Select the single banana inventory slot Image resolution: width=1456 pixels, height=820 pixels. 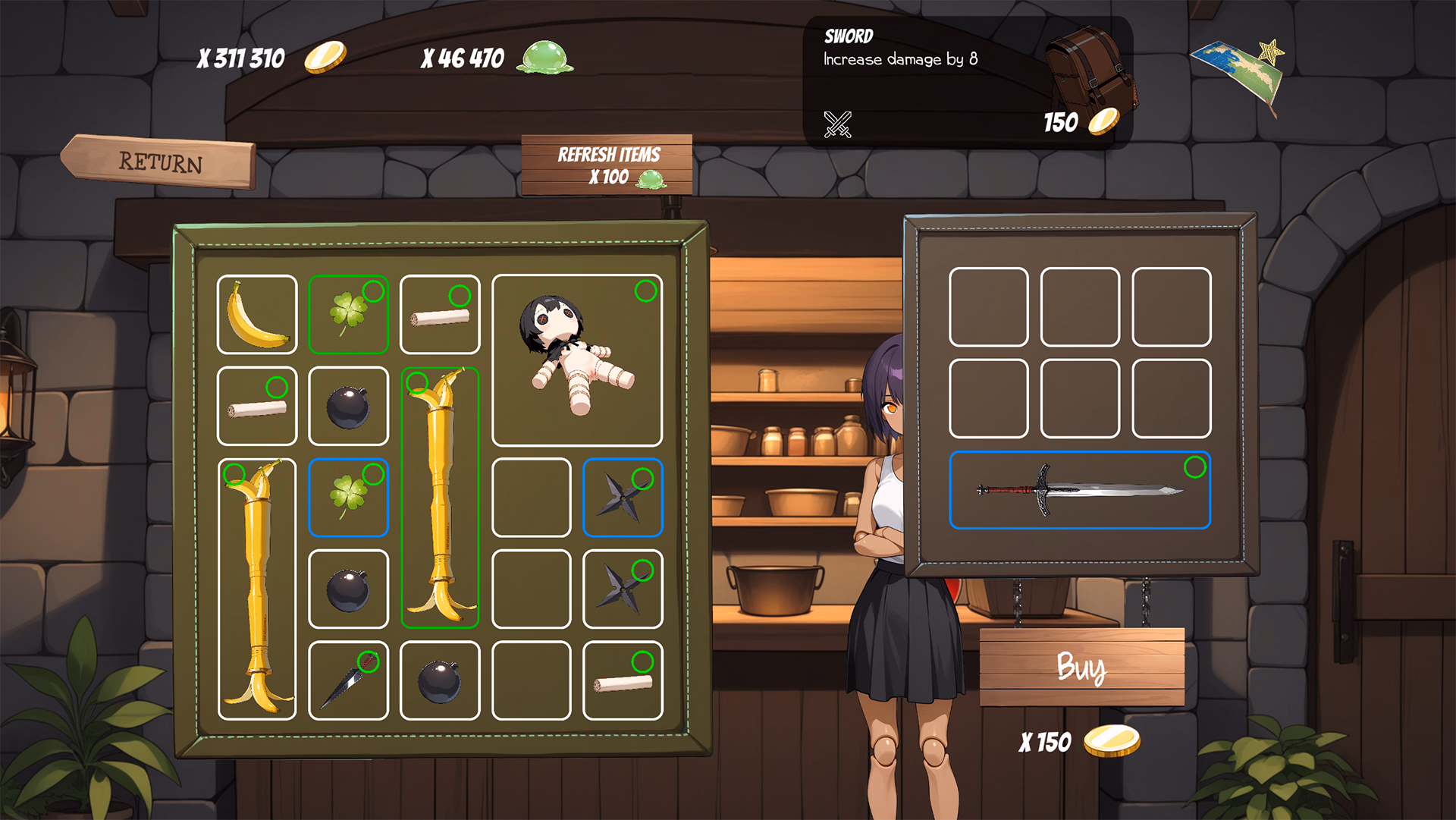(x=257, y=315)
